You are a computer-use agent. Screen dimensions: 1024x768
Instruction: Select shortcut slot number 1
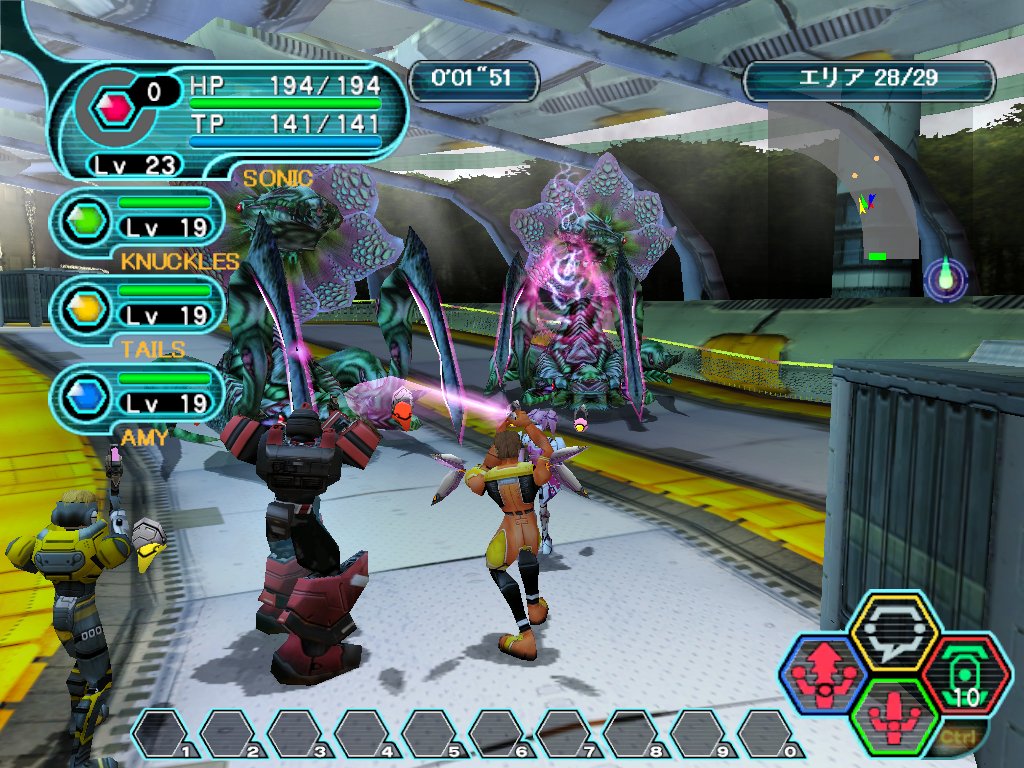point(163,734)
